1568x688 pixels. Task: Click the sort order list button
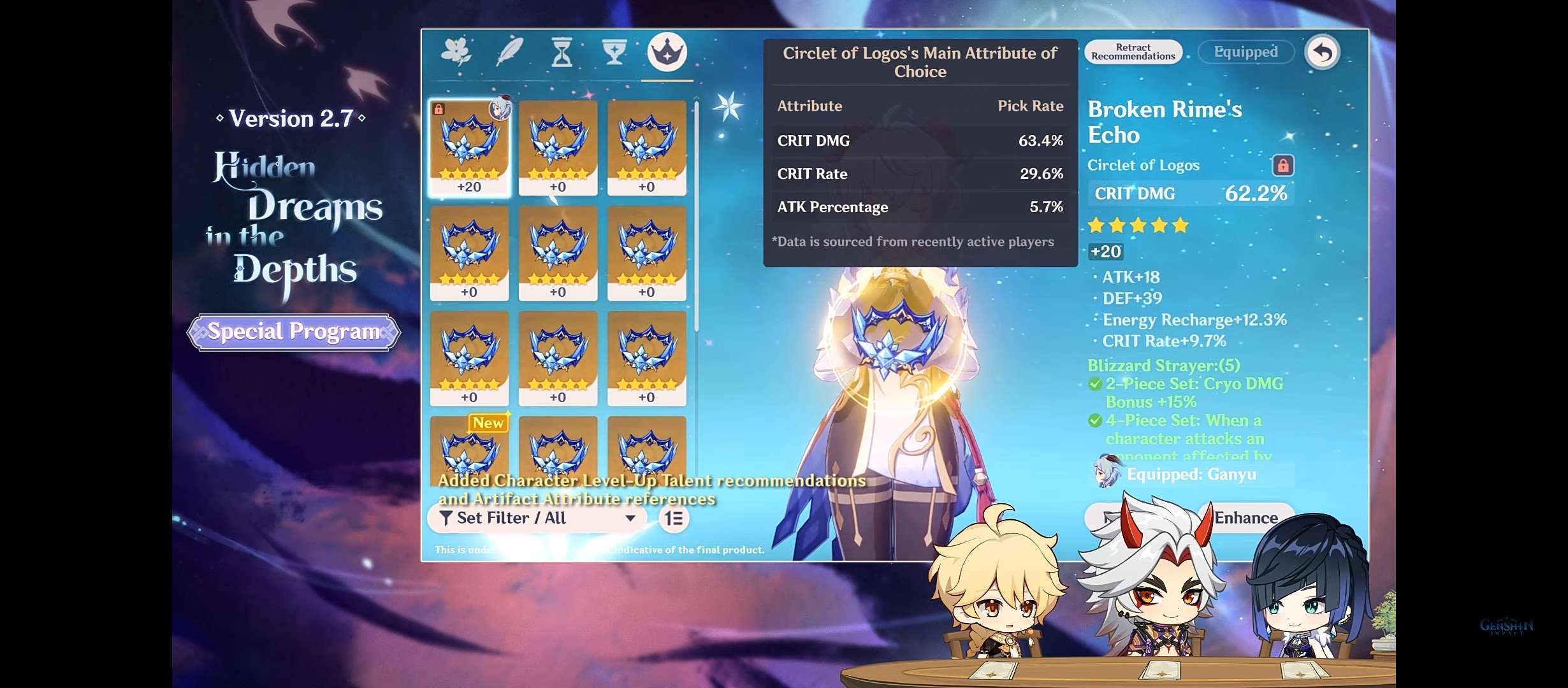pos(674,519)
